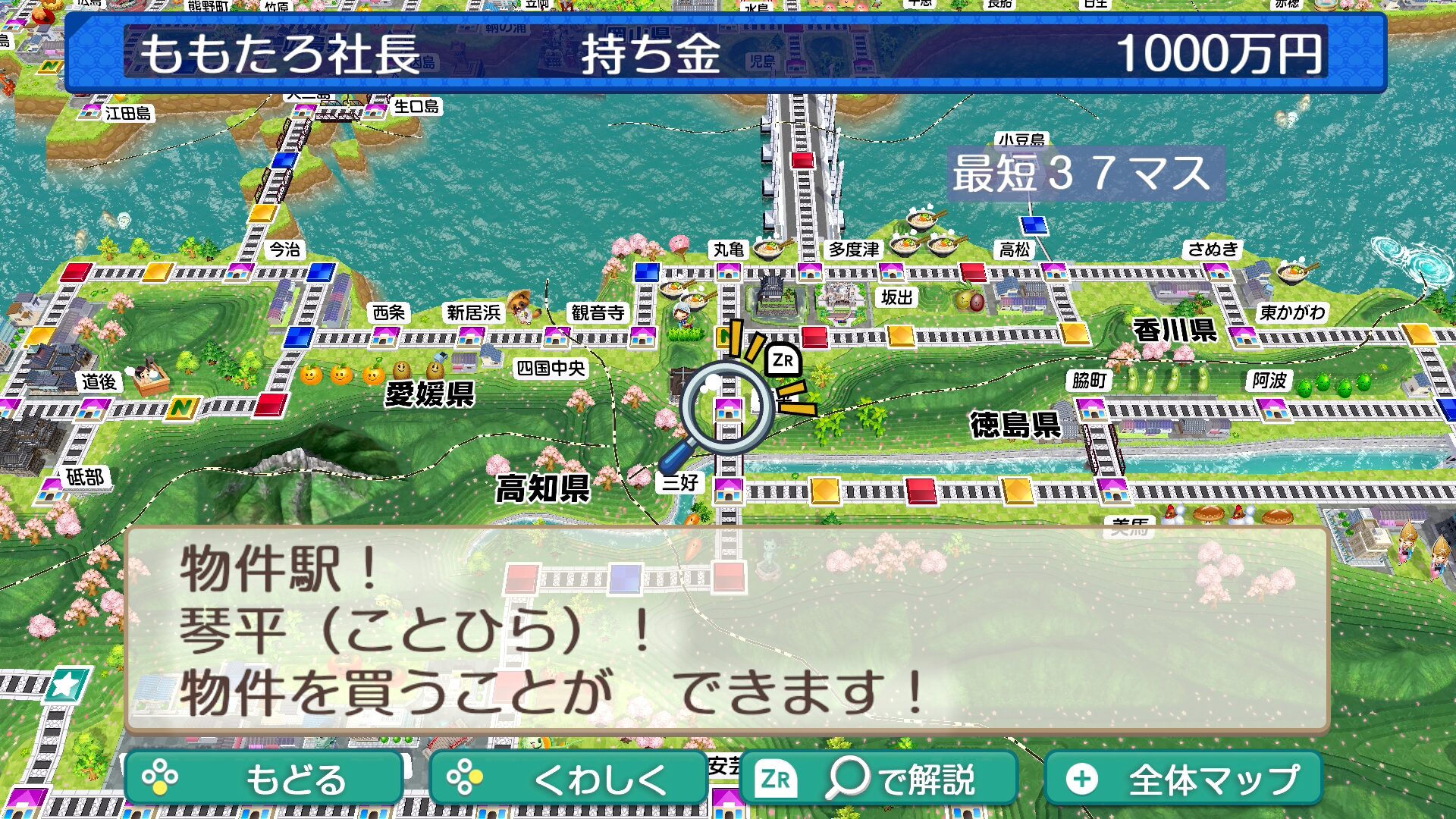Image resolution: width=1456 pixels, height=819 pixels.
Task: Select the 西条 station tile
Action: point(385,336)
